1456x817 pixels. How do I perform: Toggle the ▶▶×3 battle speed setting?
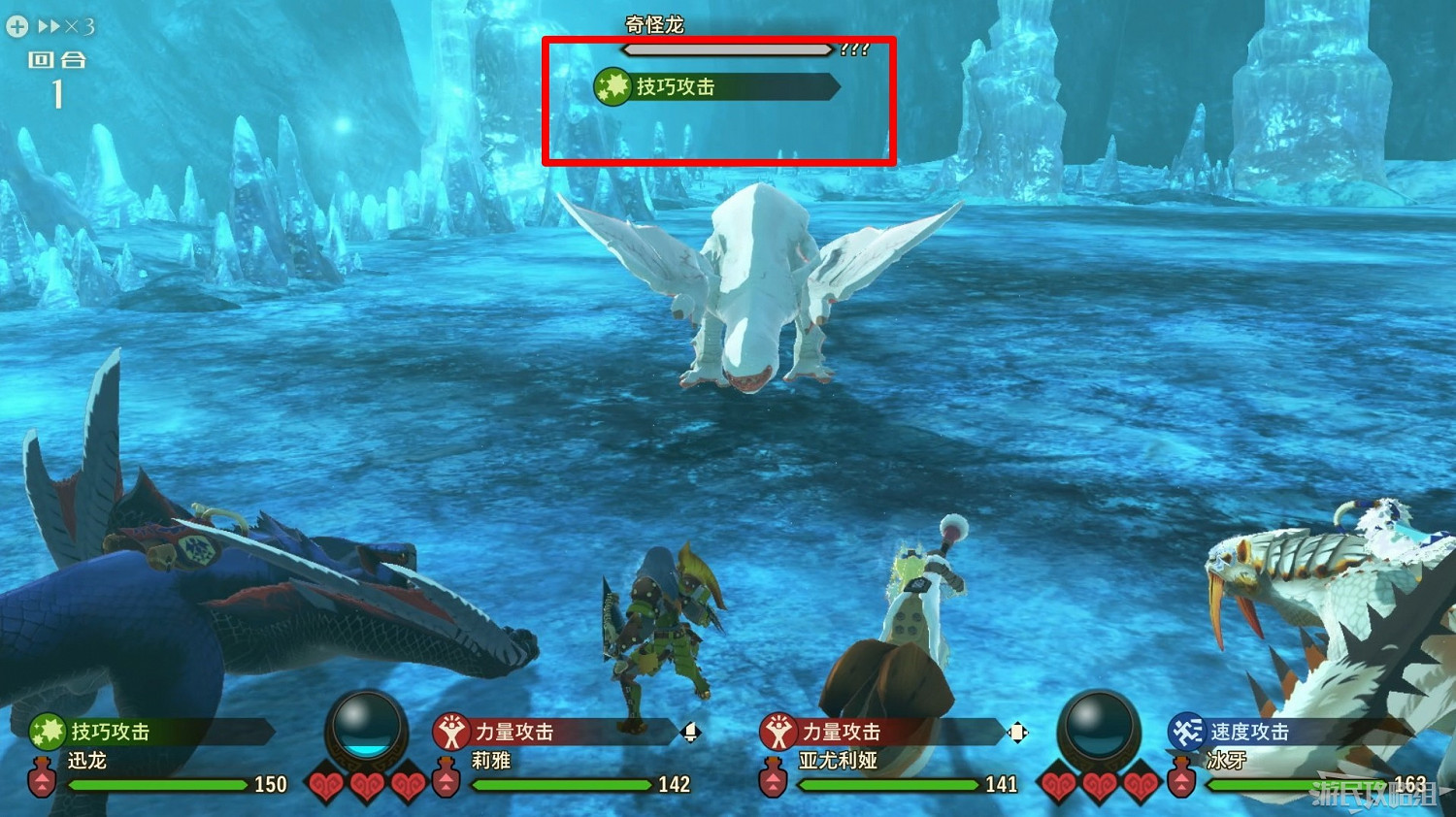[64, 27]
